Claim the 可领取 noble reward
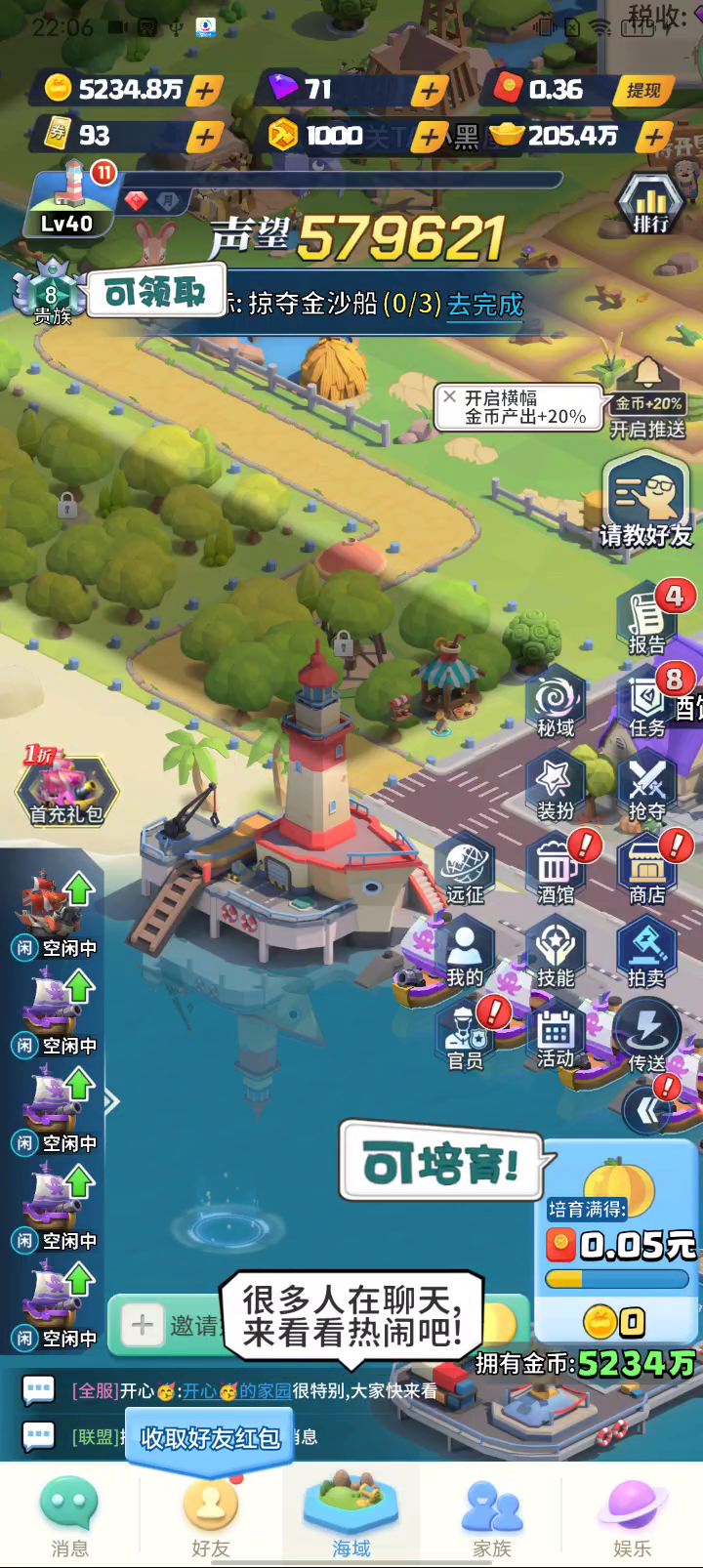703x1568 pixels. tap(155, 292)
